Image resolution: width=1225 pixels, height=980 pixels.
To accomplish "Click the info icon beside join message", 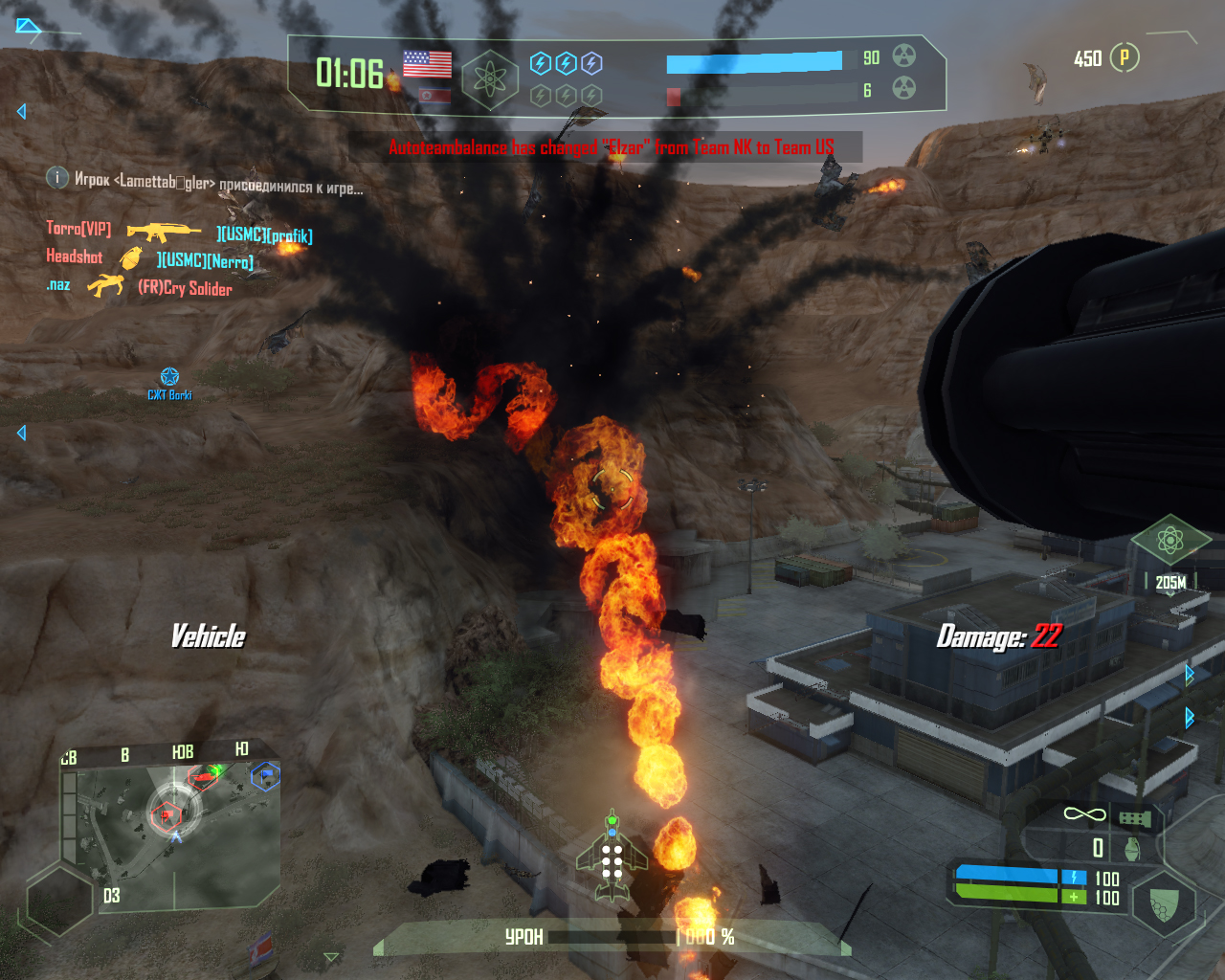I will point(57,178).
